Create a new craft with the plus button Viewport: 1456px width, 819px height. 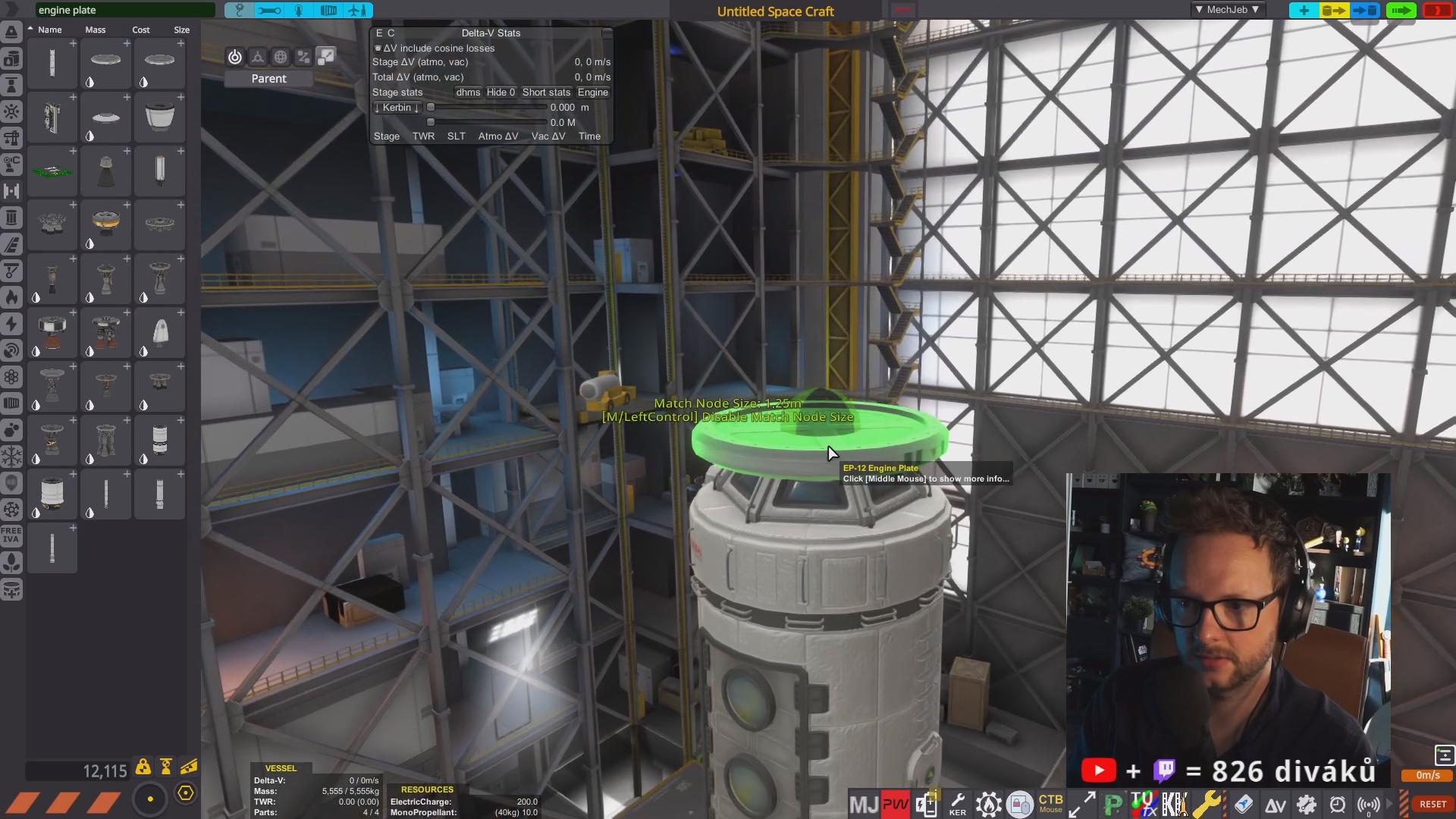coord(1304,11)
